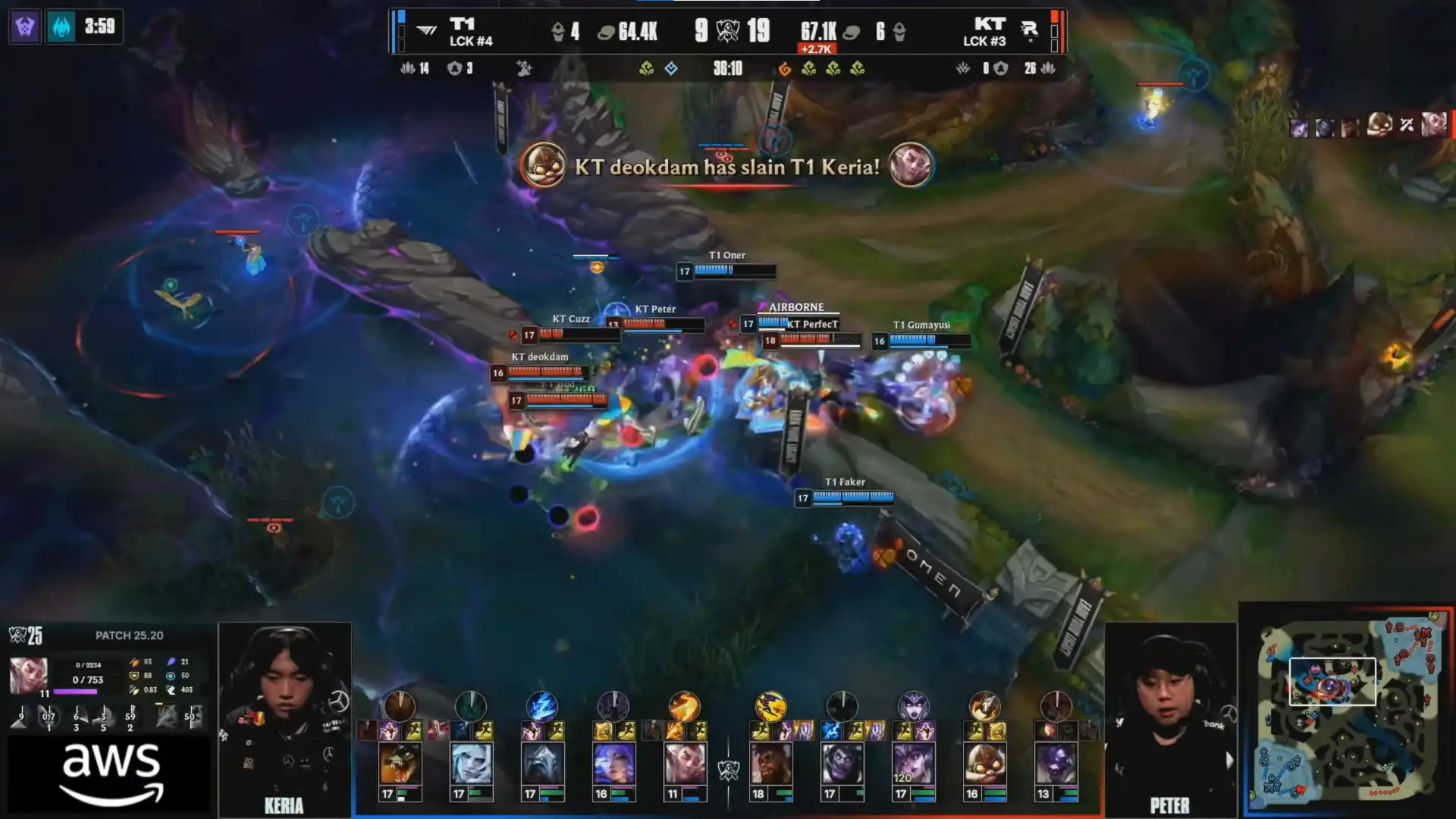The image size is (1456, 819).
Task: Click the kill announcement banner for Keria
Action: point(726,166)
